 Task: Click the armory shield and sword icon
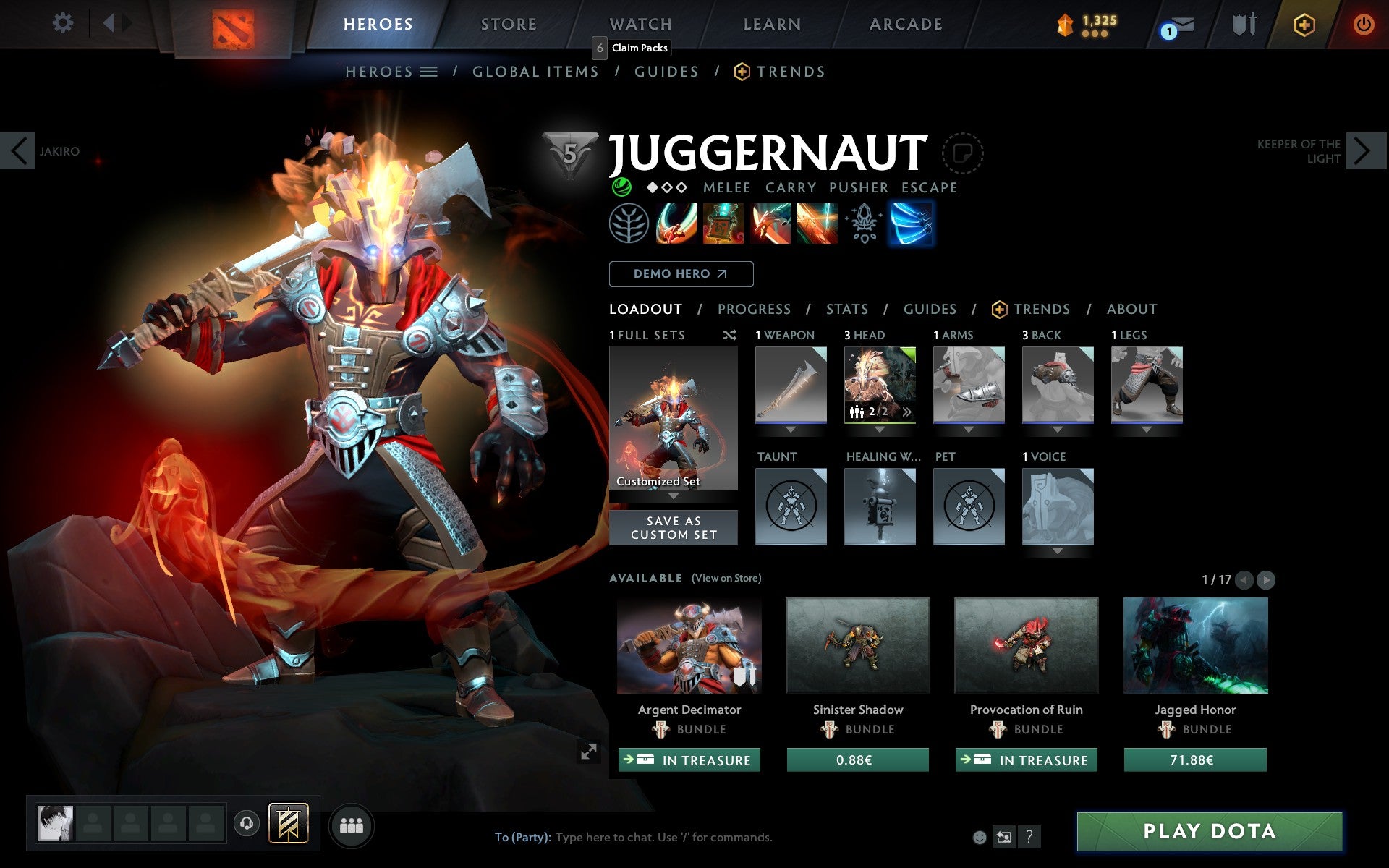pyautogui.click(x=1246, y=24)
